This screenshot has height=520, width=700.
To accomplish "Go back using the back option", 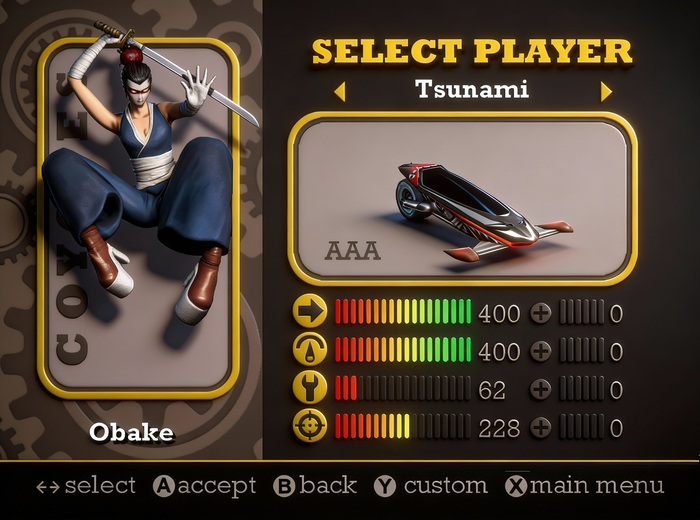I will (315, 486).
